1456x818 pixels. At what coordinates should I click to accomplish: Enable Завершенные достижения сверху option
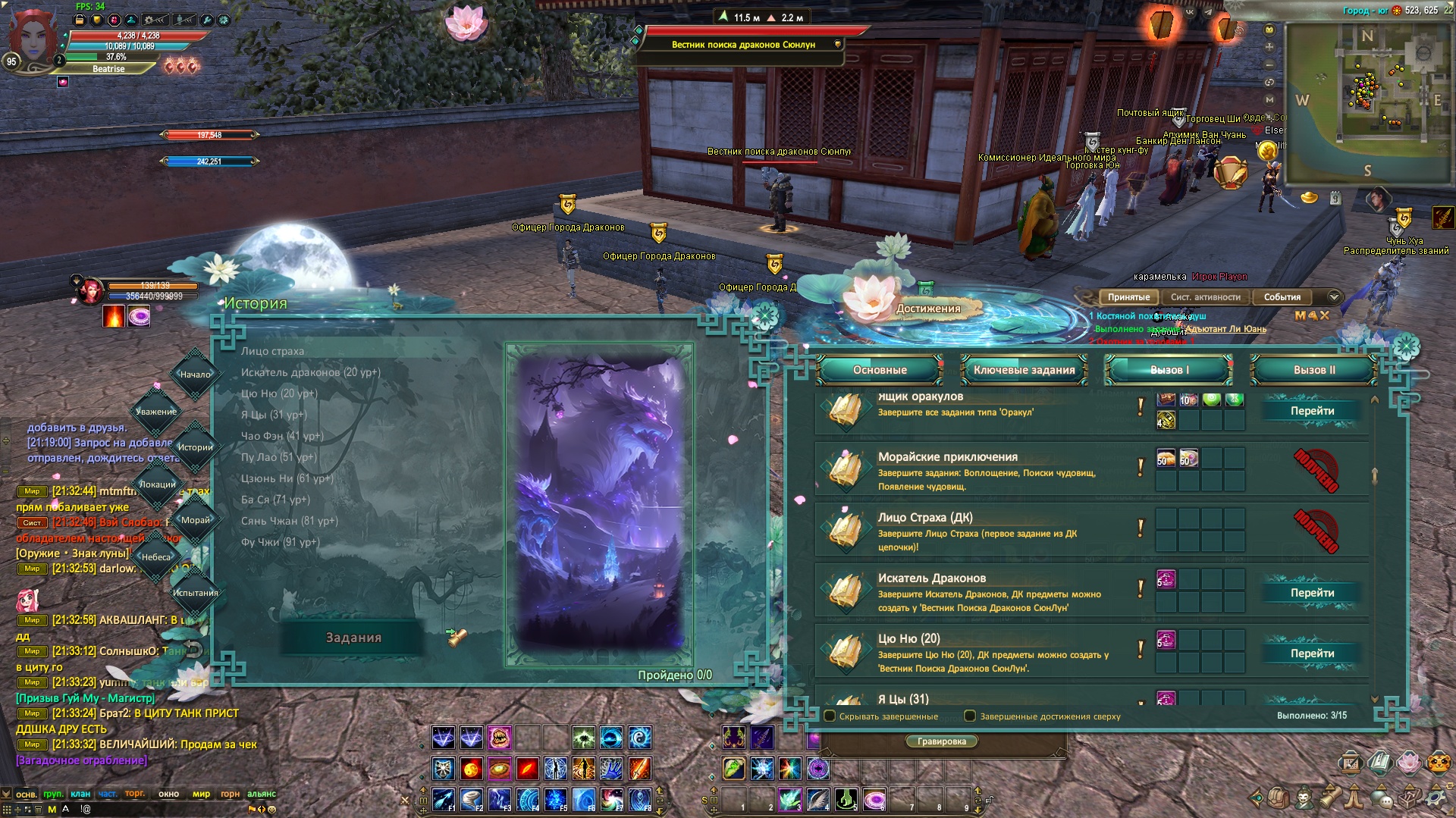point(970,716)
